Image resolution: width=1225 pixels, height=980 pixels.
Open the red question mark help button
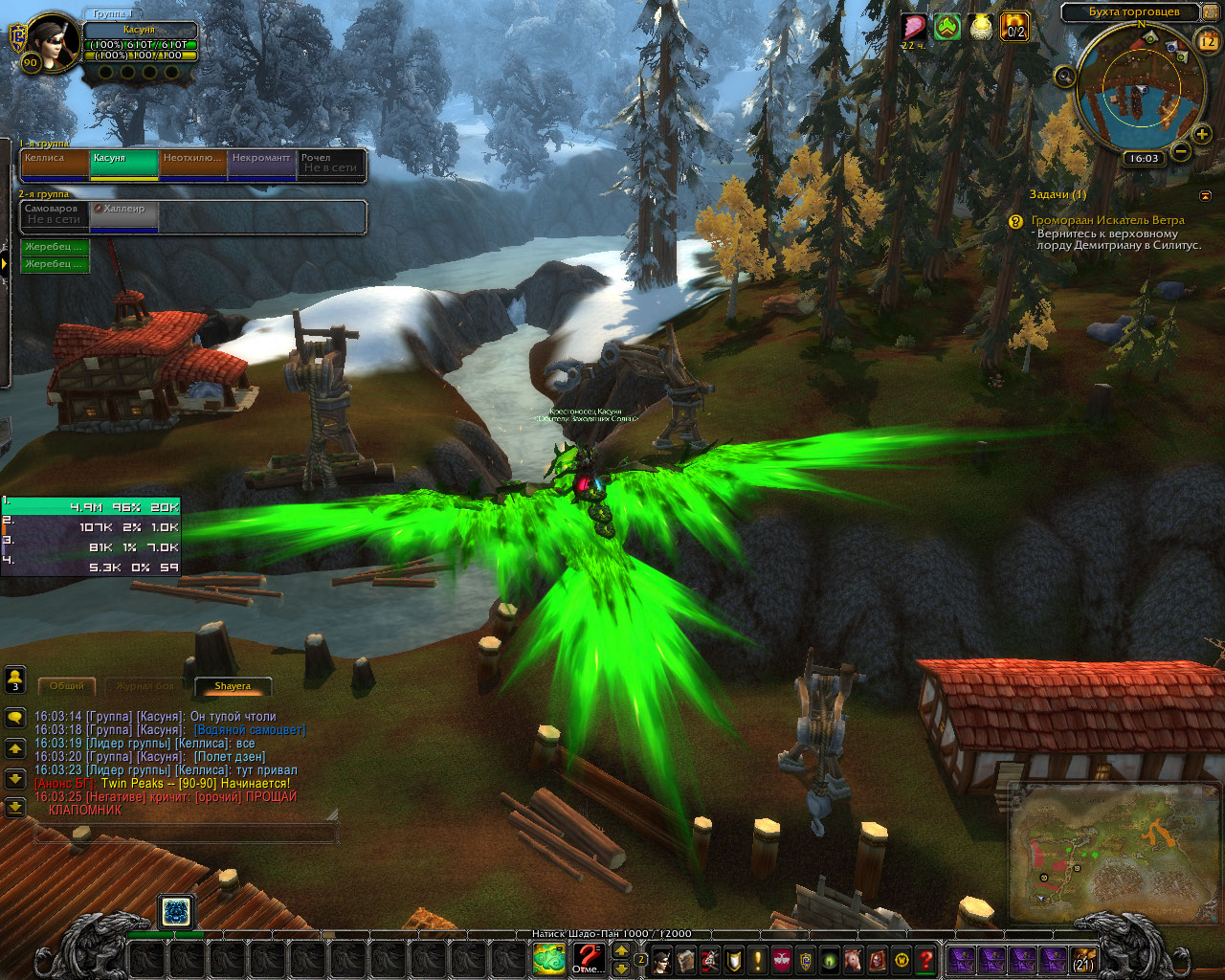coord(925,959)
